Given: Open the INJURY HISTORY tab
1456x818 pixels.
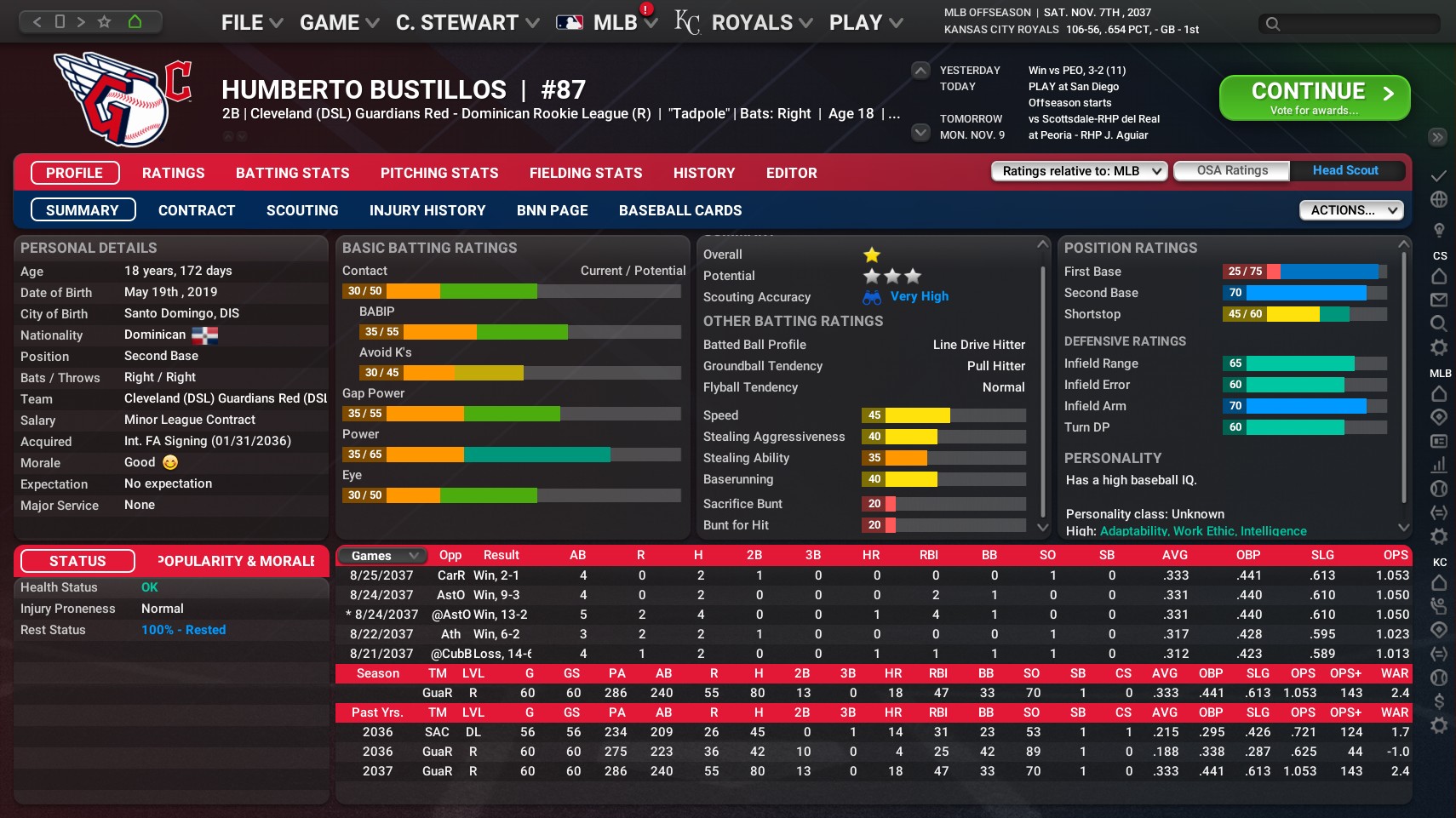Looking at the screenshot, I should click(x=427, y=210).
